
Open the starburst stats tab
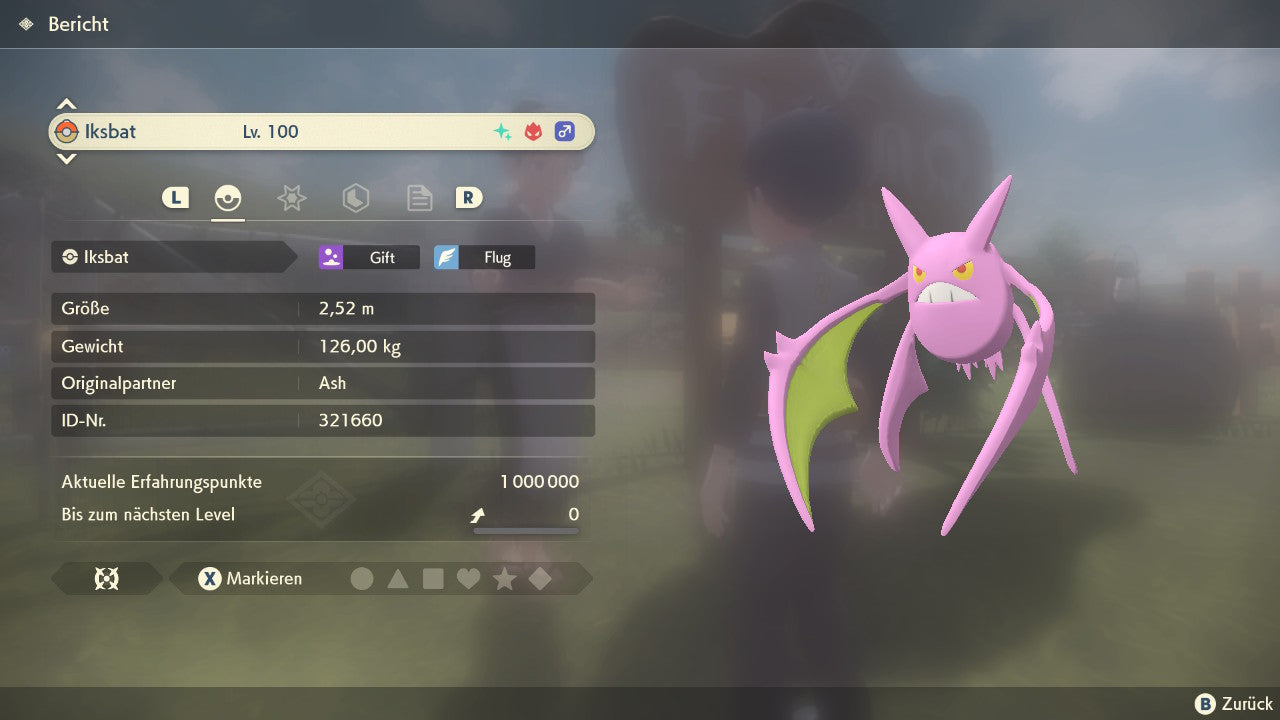(291, 198)
